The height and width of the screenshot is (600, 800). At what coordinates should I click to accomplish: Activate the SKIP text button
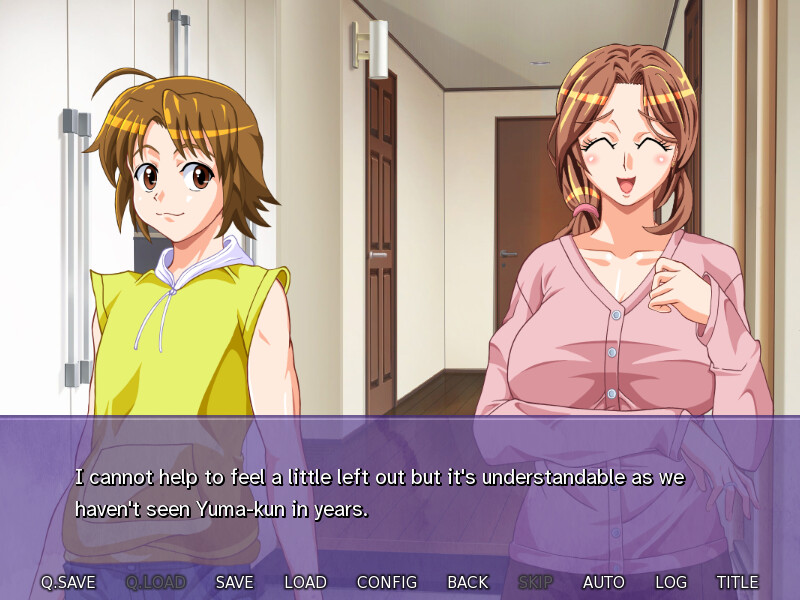(x=536, y=582)
